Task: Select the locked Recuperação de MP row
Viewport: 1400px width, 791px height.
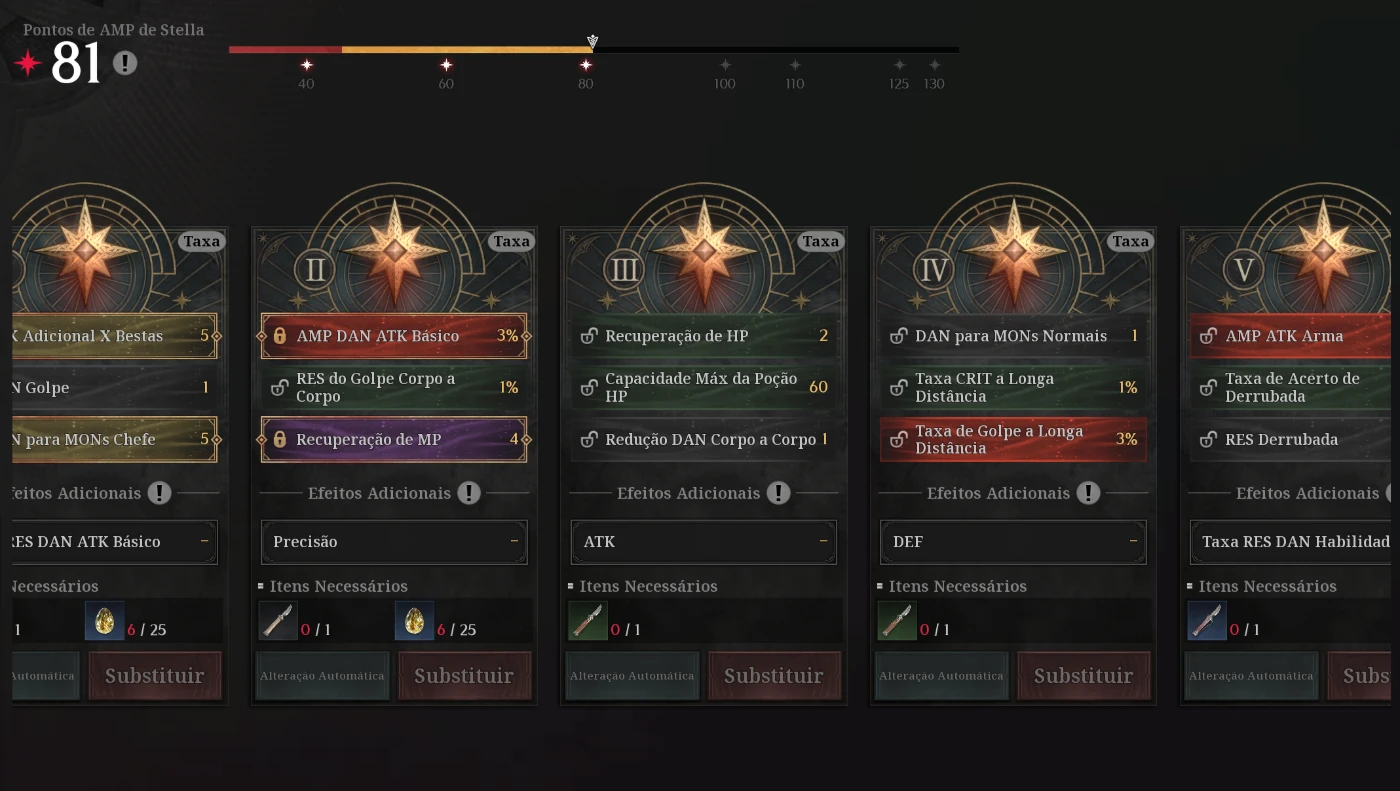Action: (394, 439)
